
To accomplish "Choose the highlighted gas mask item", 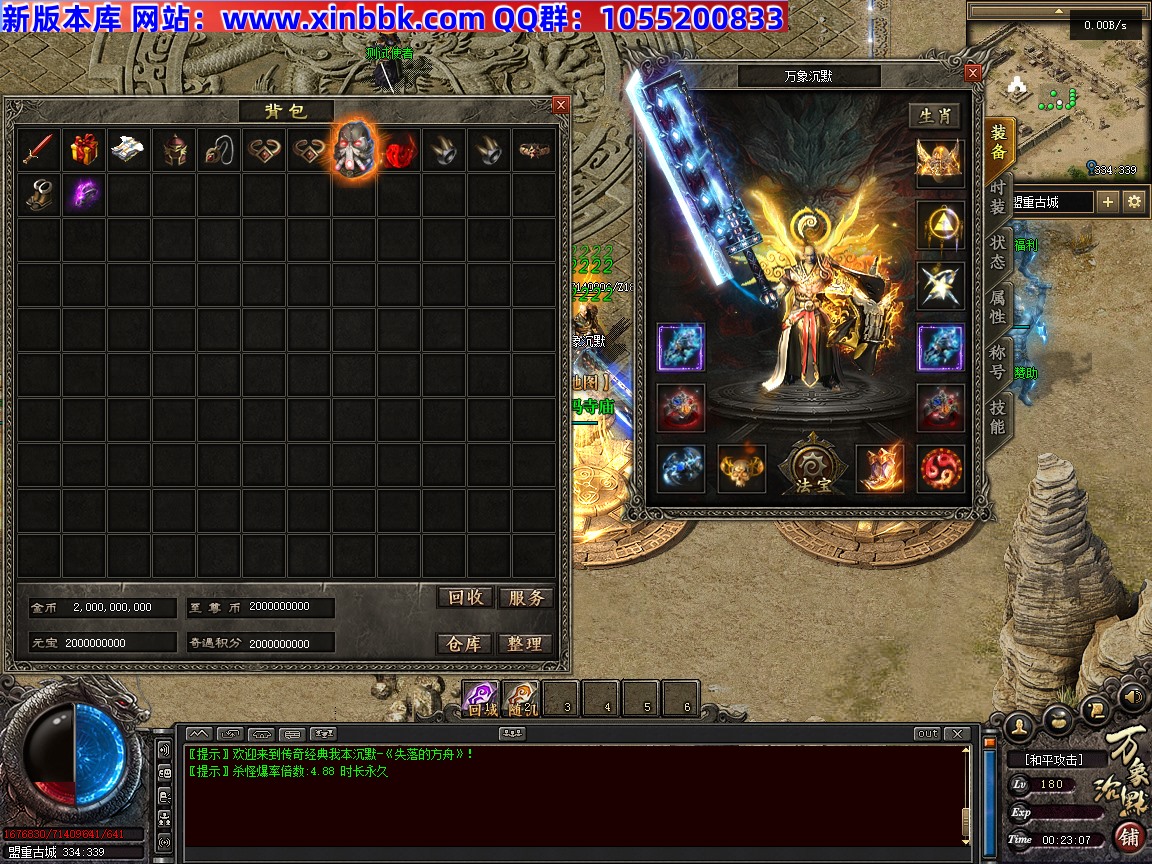I will coord(354,150).
